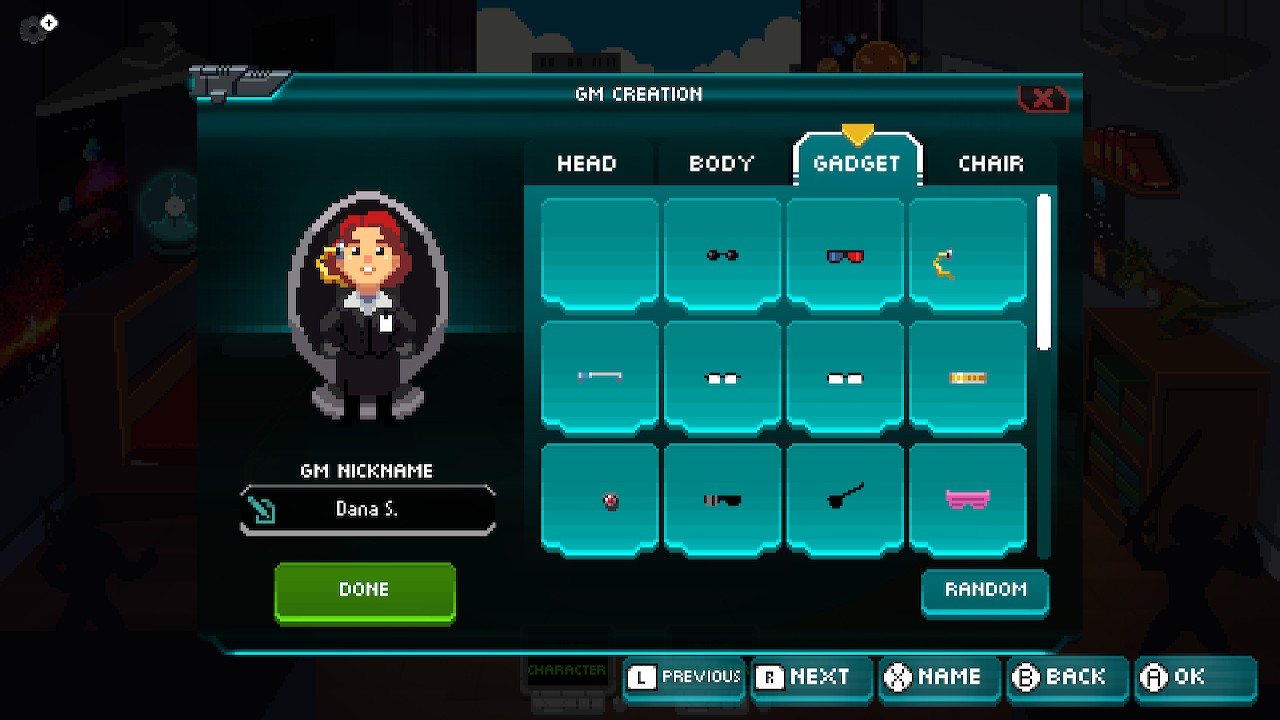Click RANDOM to randomize the gadget

(985, 591)
